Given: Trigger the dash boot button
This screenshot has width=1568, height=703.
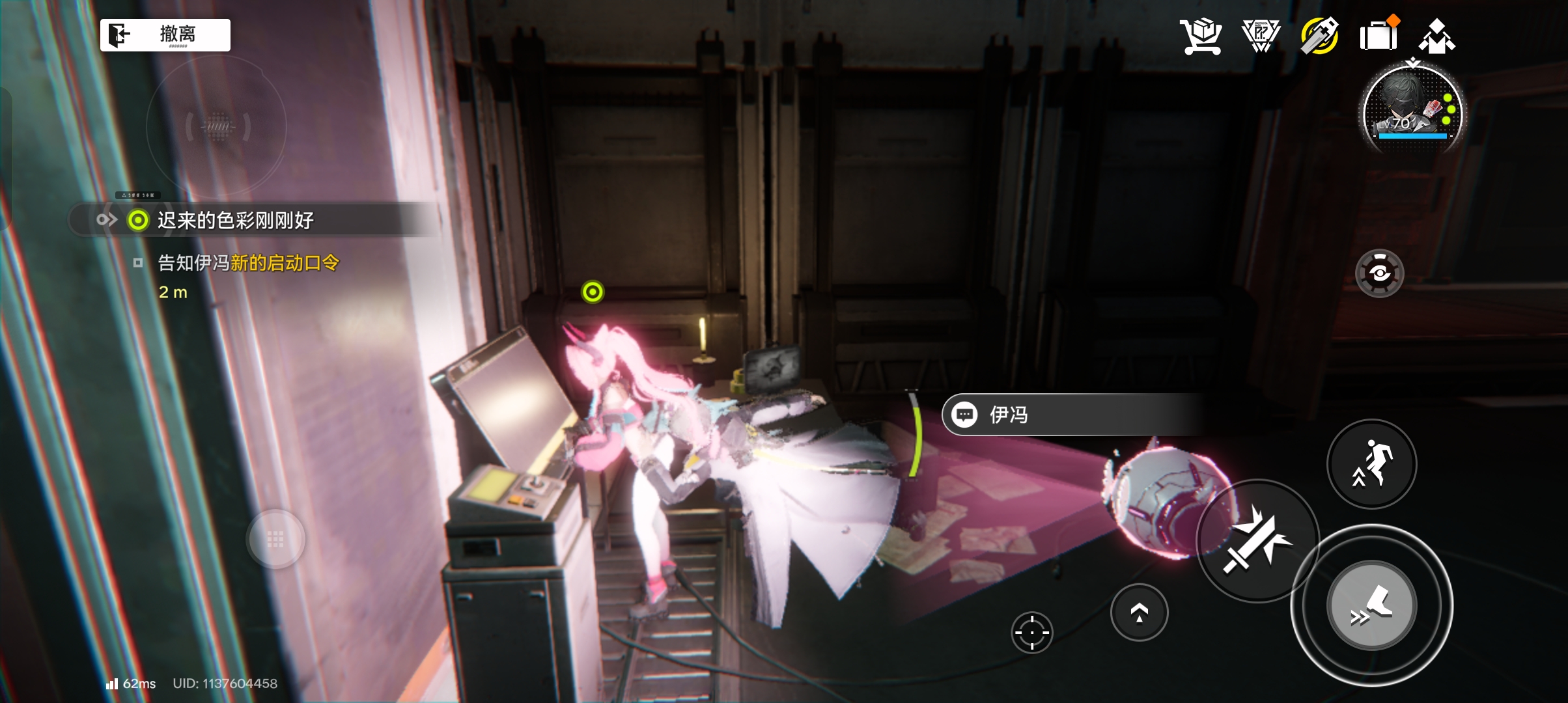Looking at the screenshot, I should click(1371, 605).
